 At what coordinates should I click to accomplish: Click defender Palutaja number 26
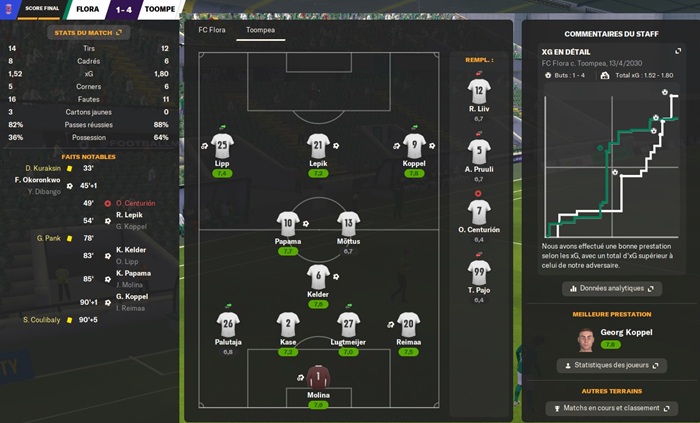(228, 324)
